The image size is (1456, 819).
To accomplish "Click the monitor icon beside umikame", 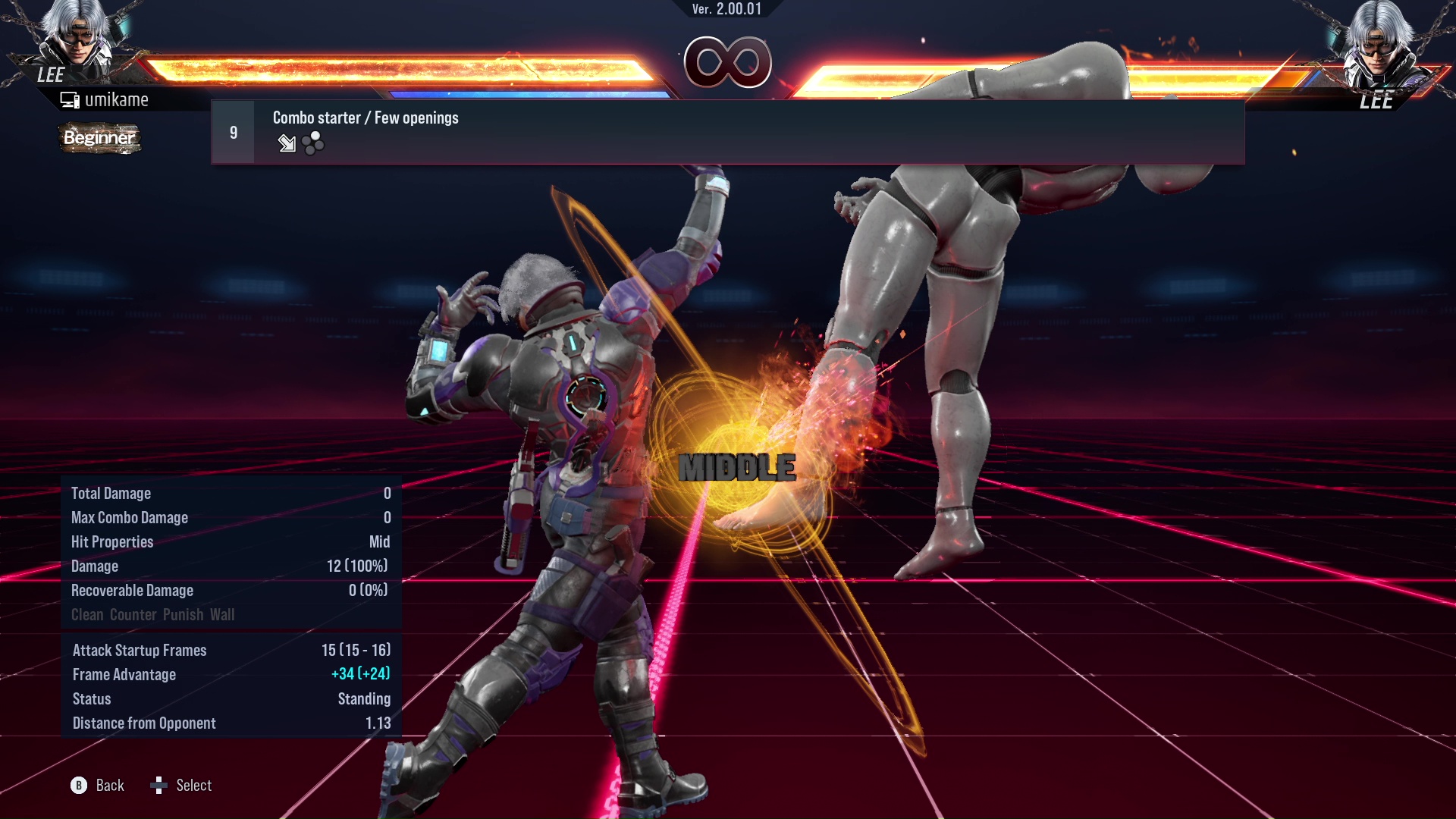I will (71, 99).
